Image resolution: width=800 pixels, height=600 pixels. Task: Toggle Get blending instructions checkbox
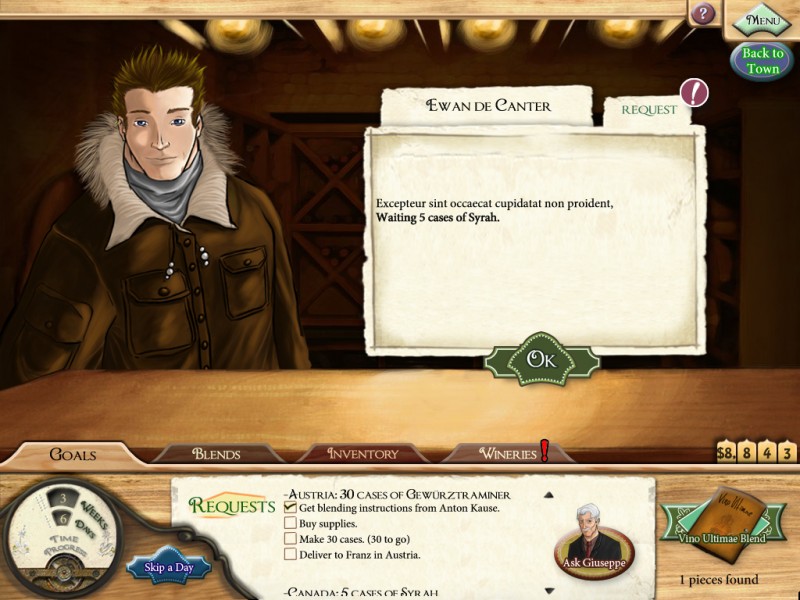point(290,508)
